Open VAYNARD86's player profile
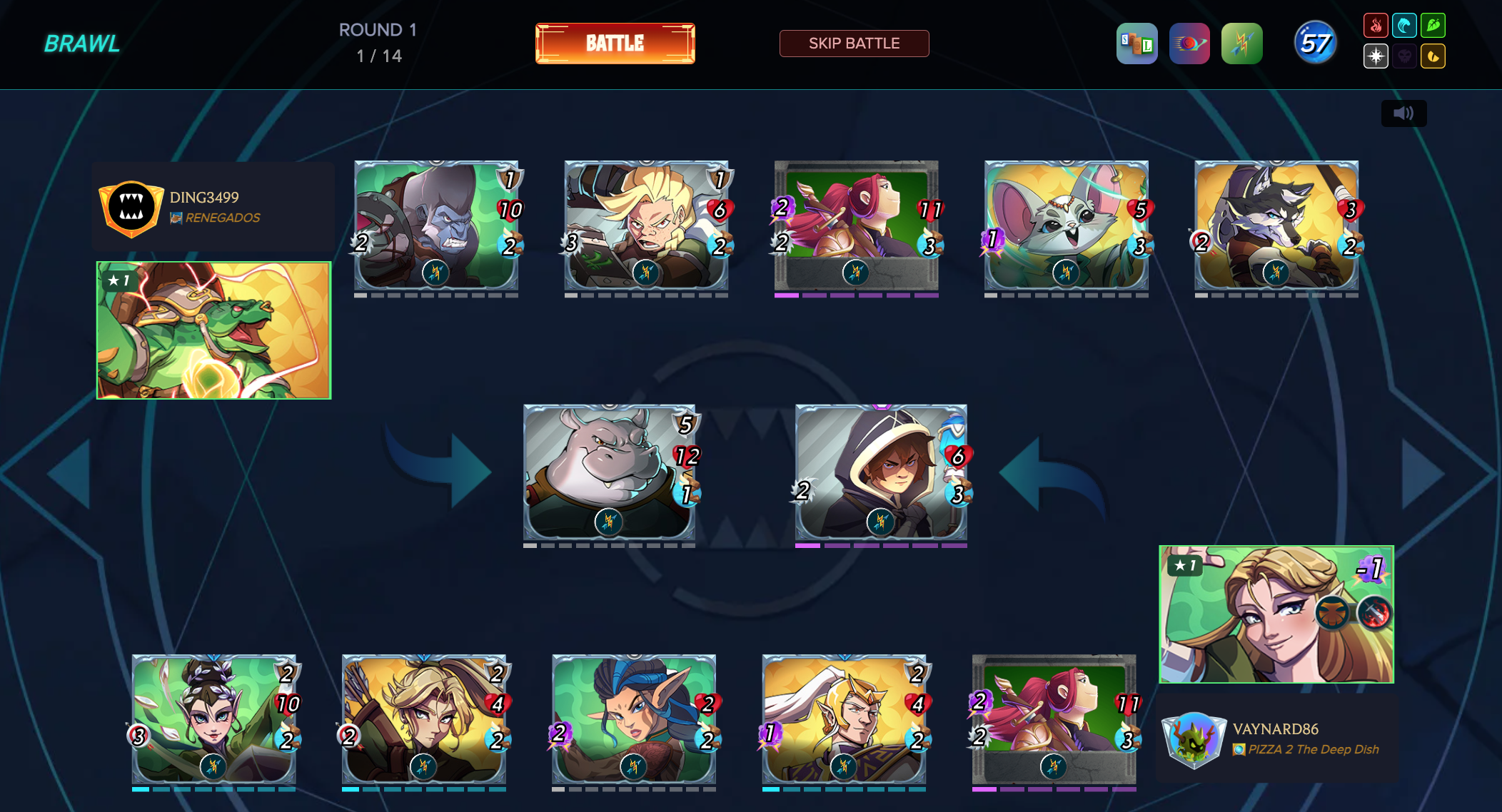Screen dimensions: 1502x812 tap(1275, 729)
